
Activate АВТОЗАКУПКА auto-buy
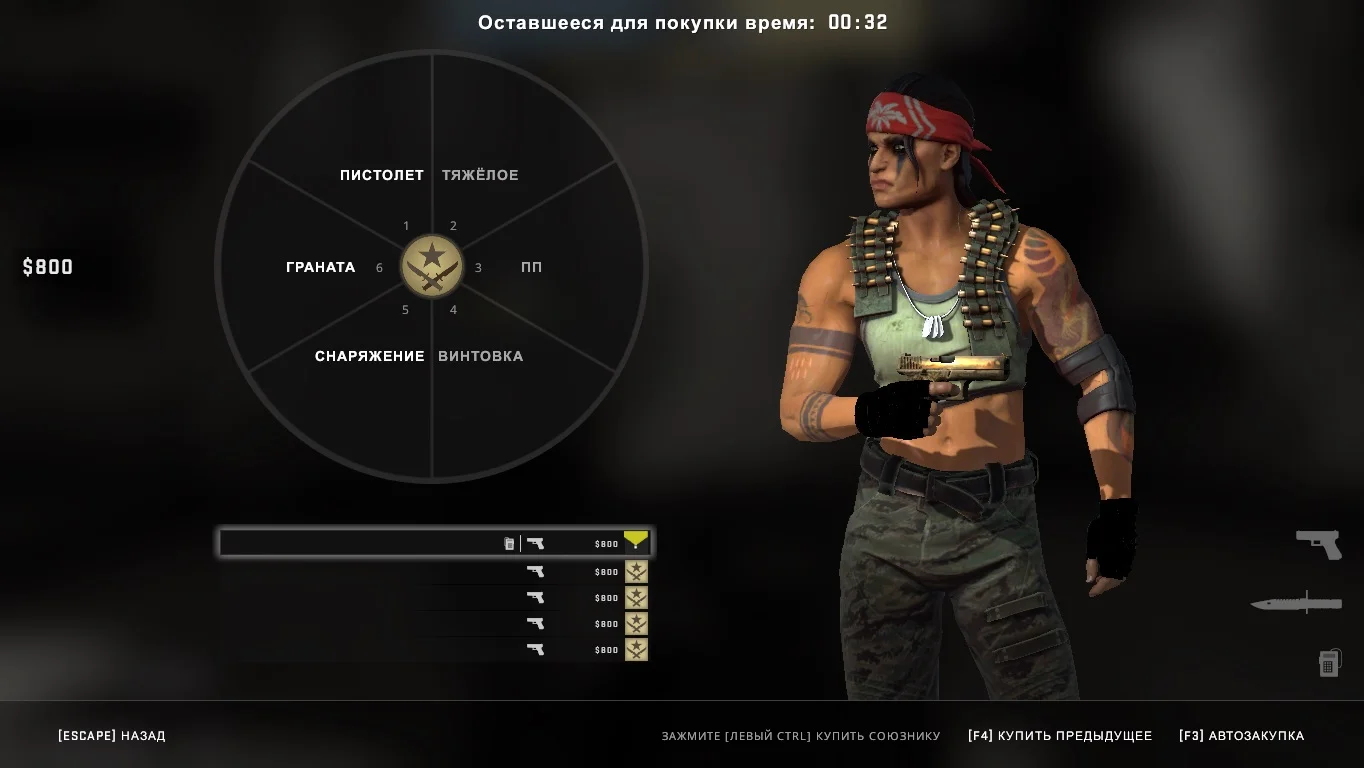tap(1241, 736)
